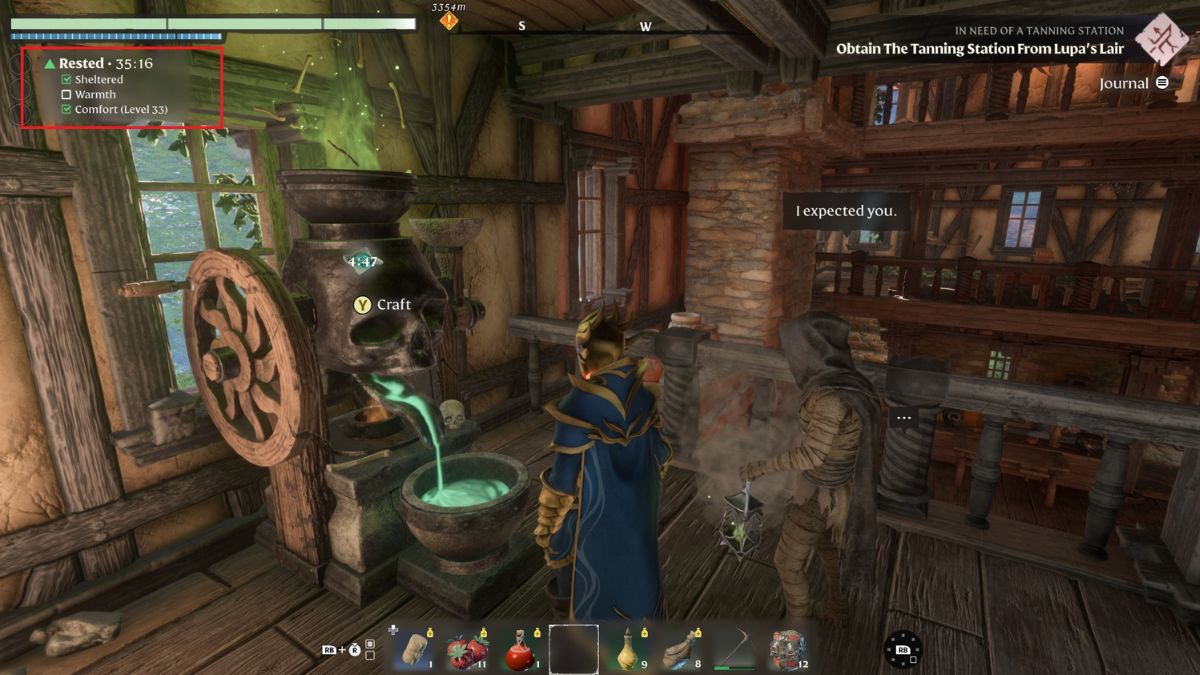Open the Journal
1200x675 pixels.
coord(1134,83)
